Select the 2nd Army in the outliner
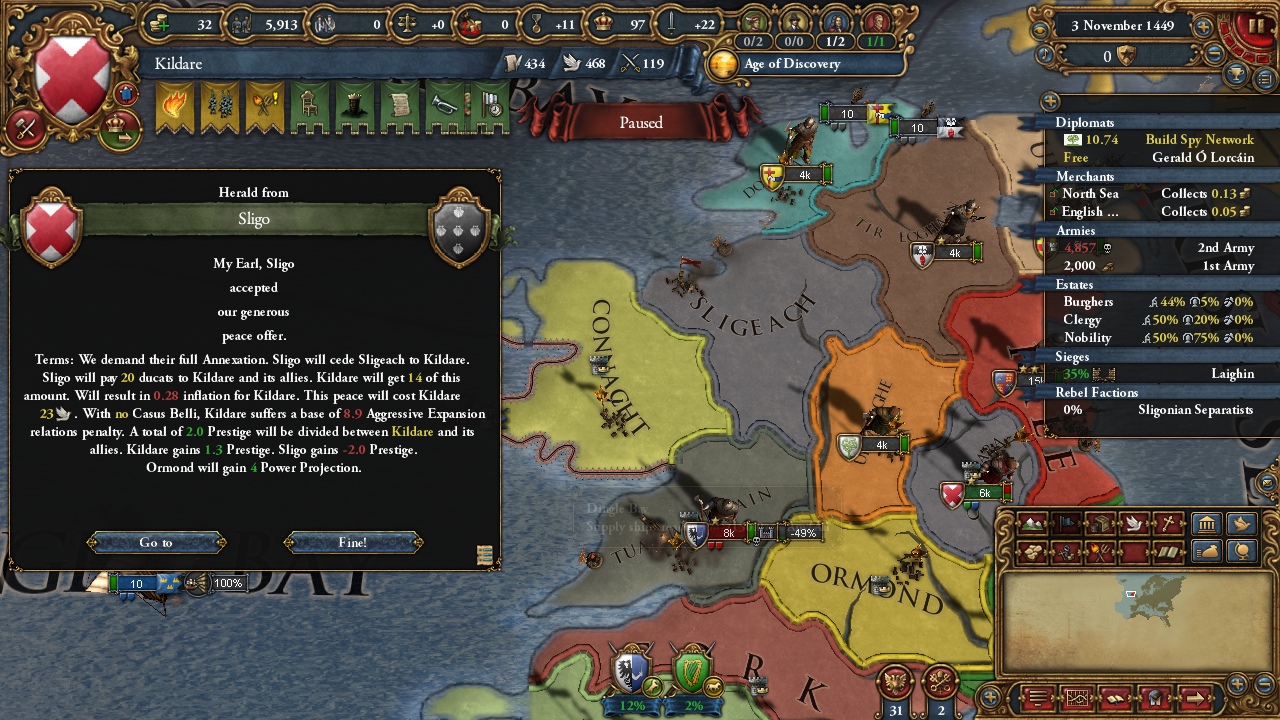 (1150, 248)
